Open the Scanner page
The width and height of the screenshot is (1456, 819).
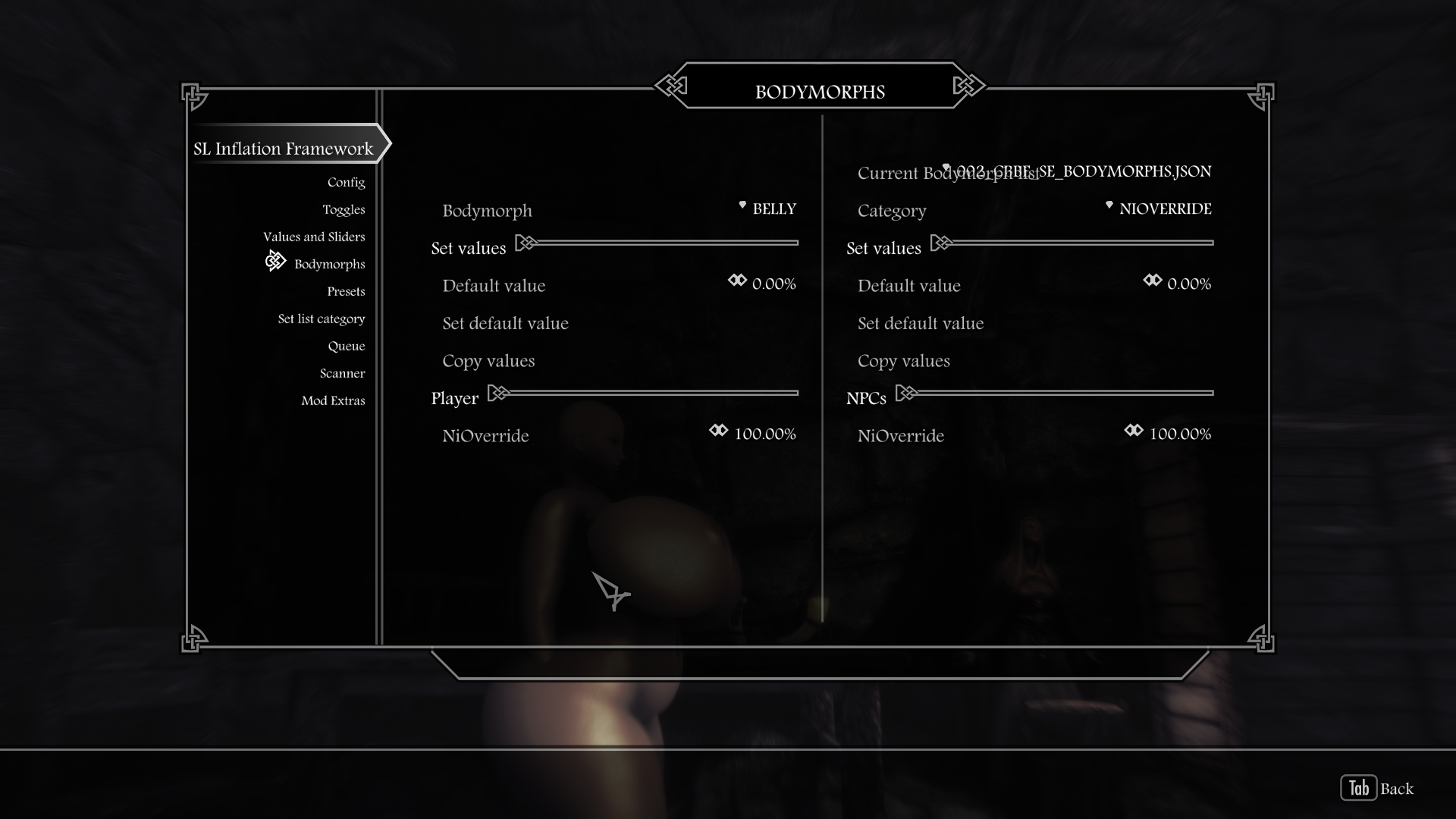click(342, 374)
